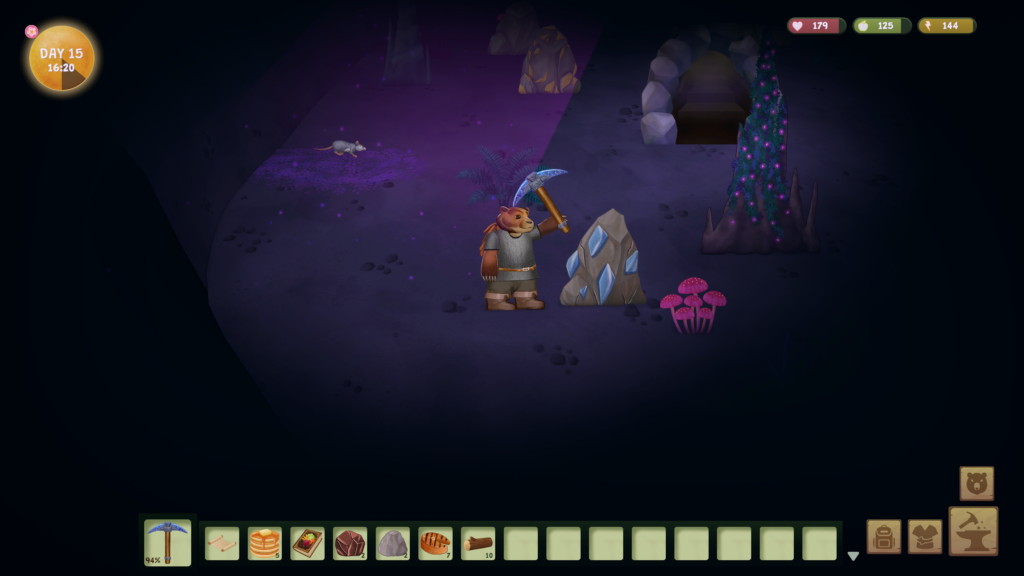Select the framed food dish slot

pyautogui.click(x=307, y=543)
